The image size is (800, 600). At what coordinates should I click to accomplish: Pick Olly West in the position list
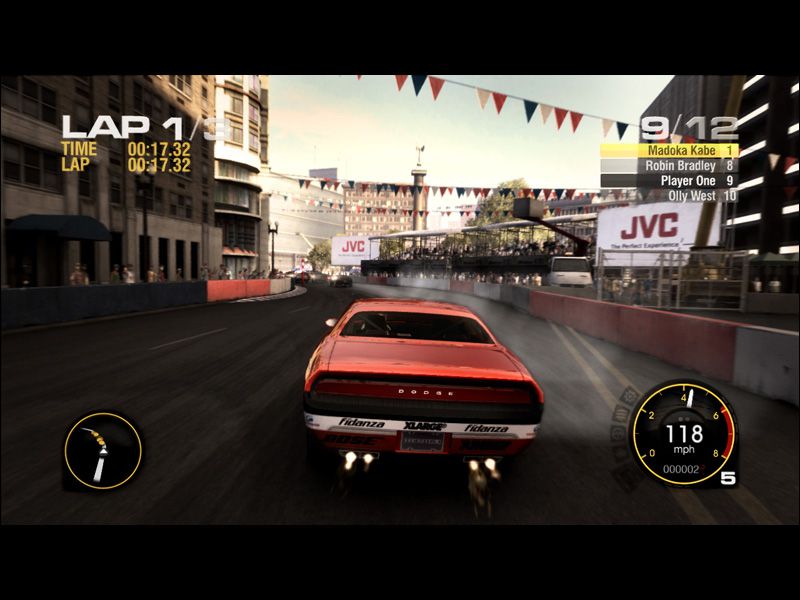(669, 196)
